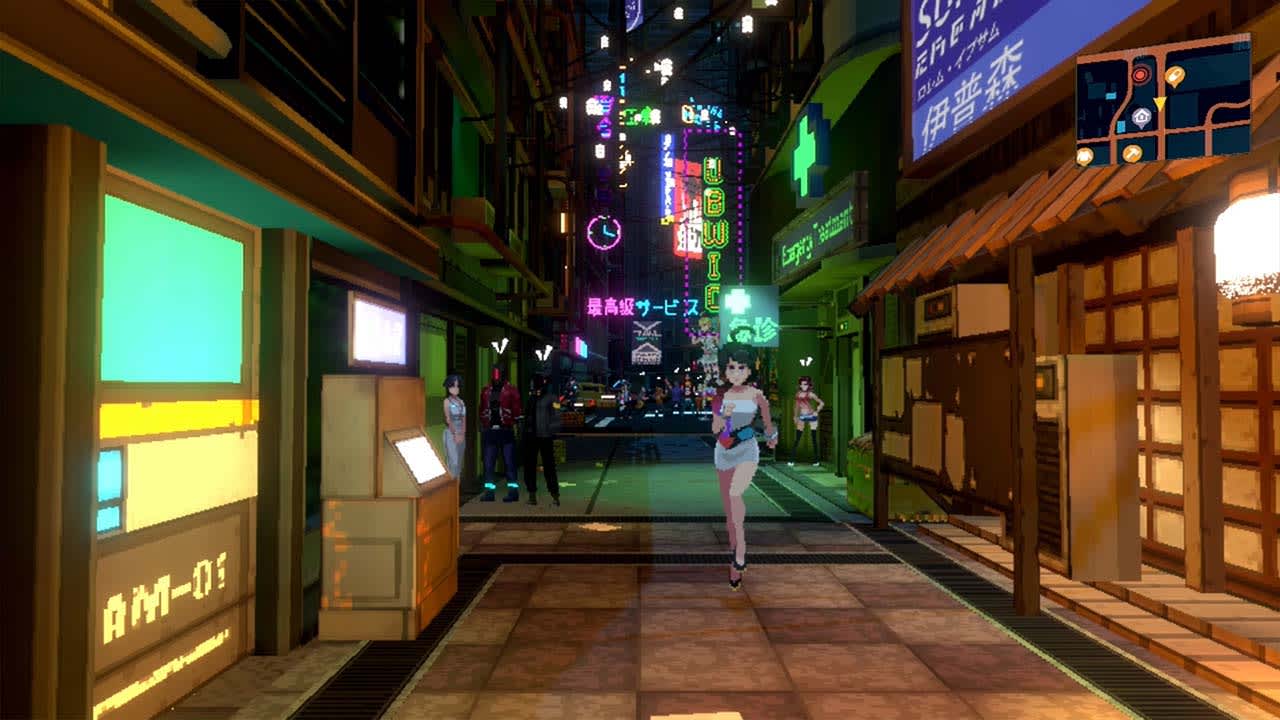Click the exclamation mark above the NPC near the stall
The image size is (1280, 720).
(x=806, y=360)
